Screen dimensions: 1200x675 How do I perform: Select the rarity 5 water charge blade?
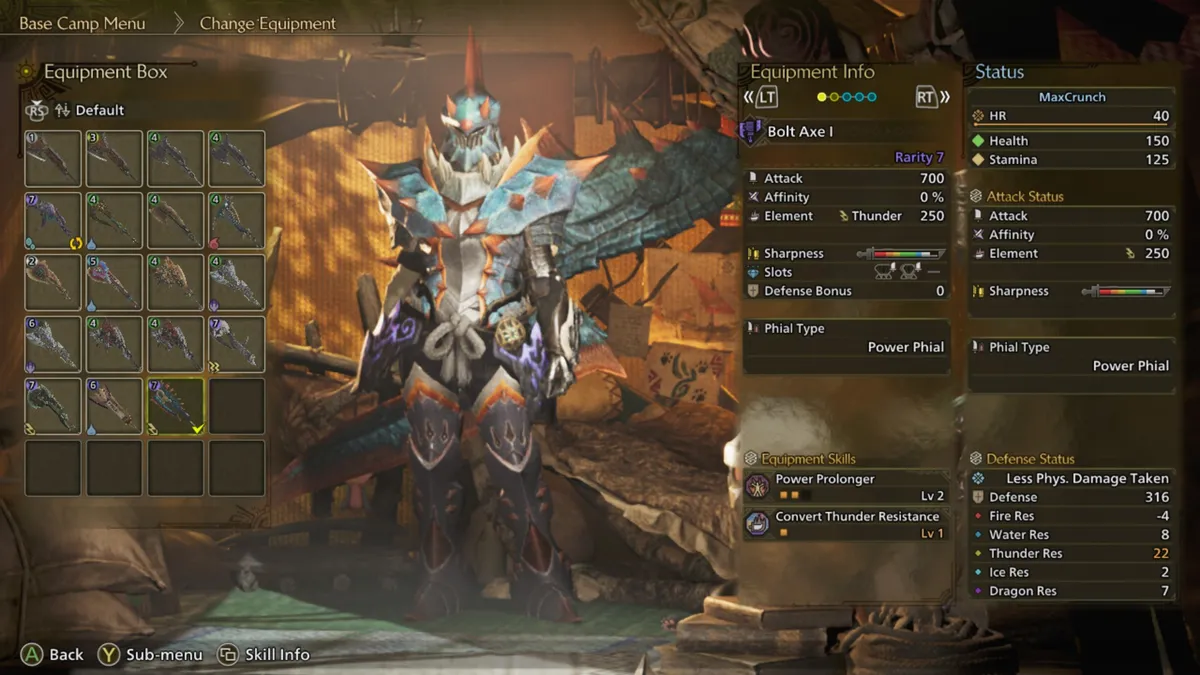pos(114,283)
